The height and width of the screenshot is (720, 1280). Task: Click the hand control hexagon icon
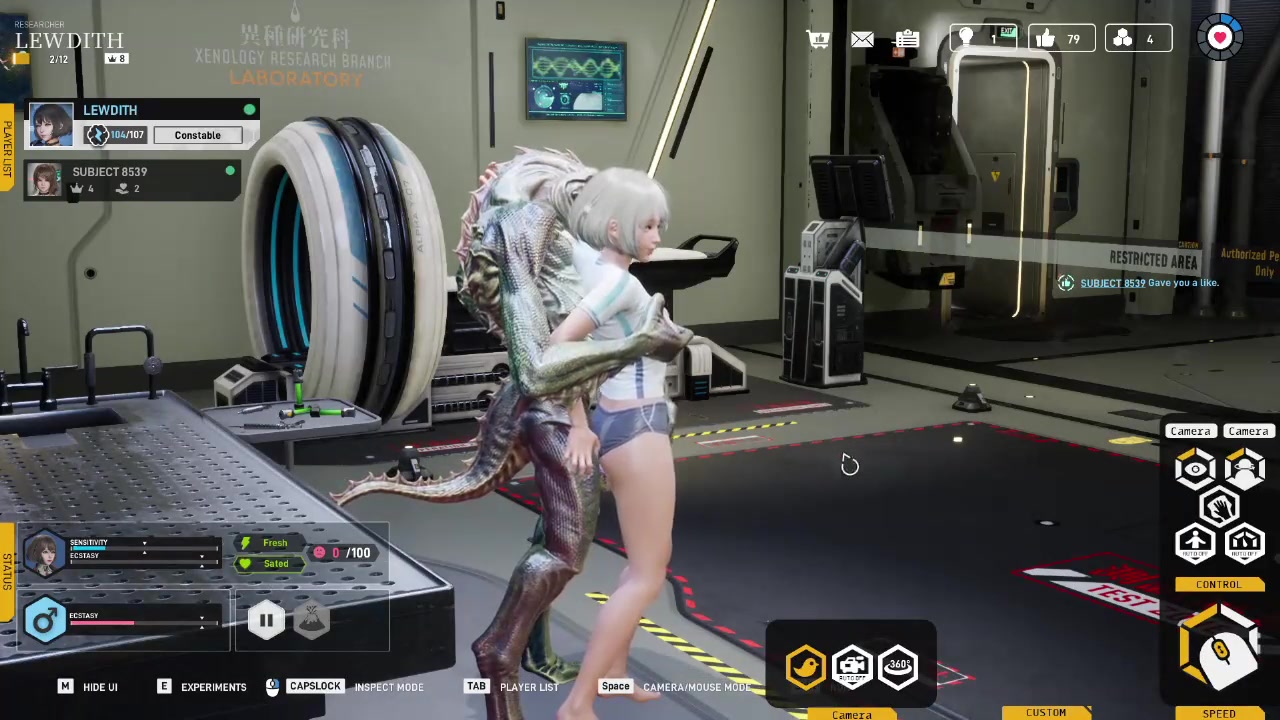point(1219,508)
